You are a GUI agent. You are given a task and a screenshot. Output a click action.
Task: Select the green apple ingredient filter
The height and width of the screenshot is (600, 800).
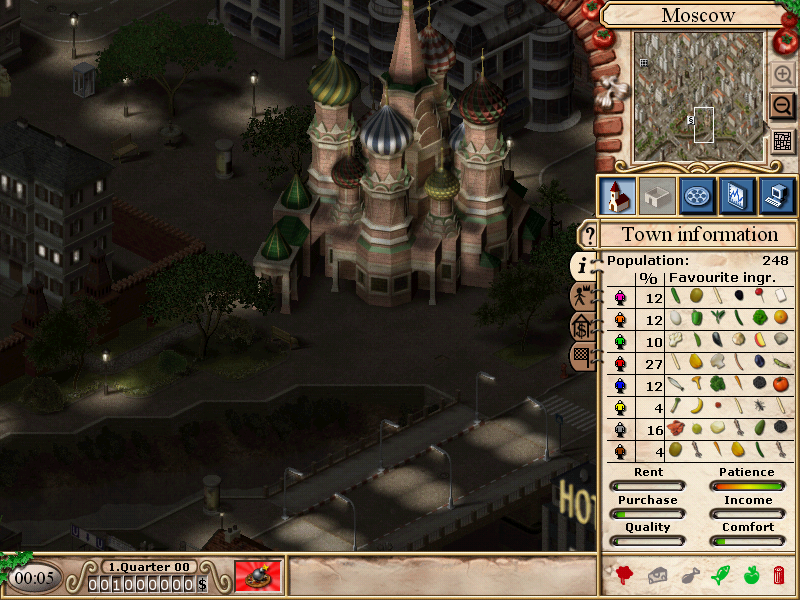pos(750,575)
